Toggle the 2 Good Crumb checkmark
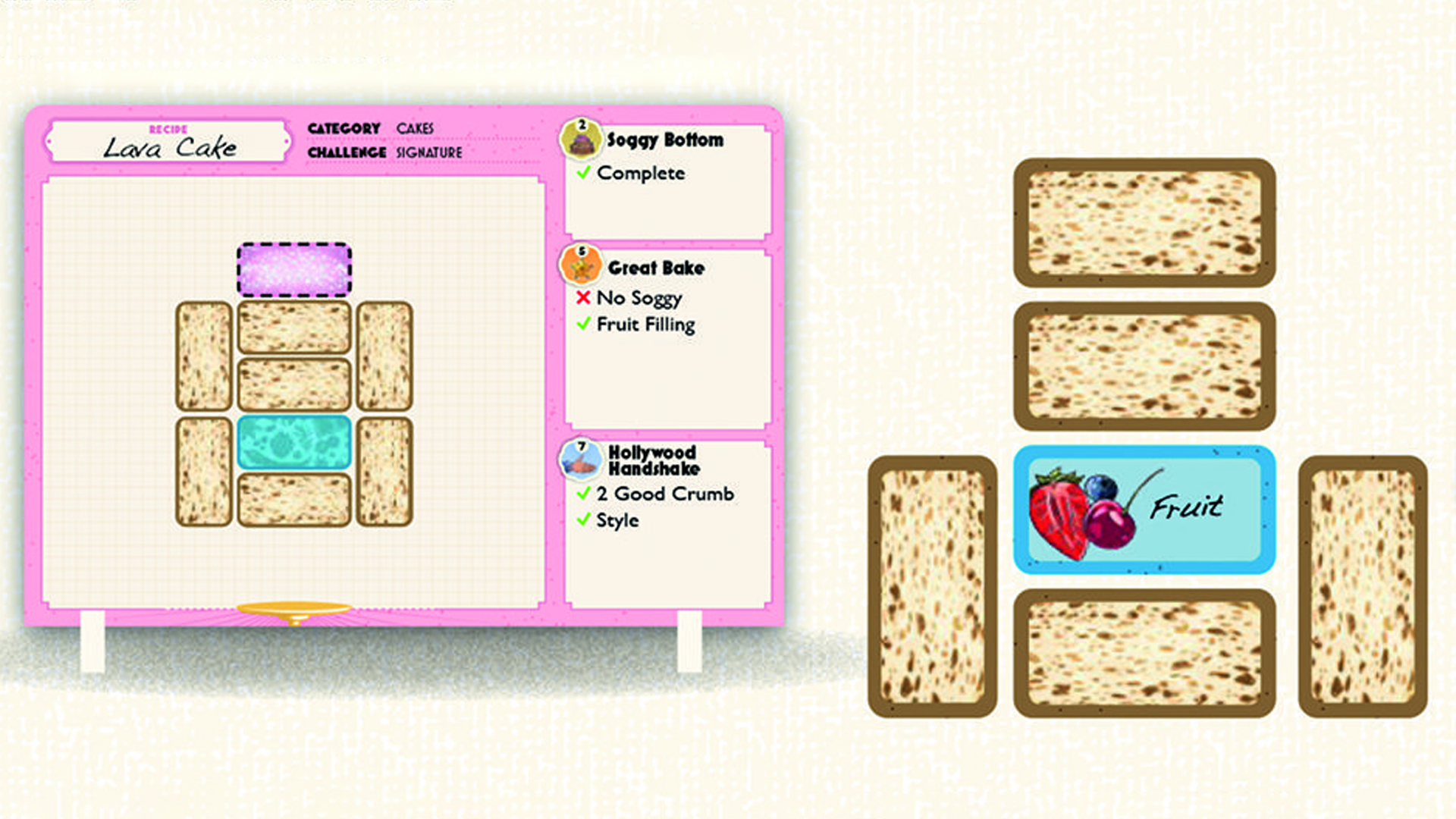 (x=582, y=494)
